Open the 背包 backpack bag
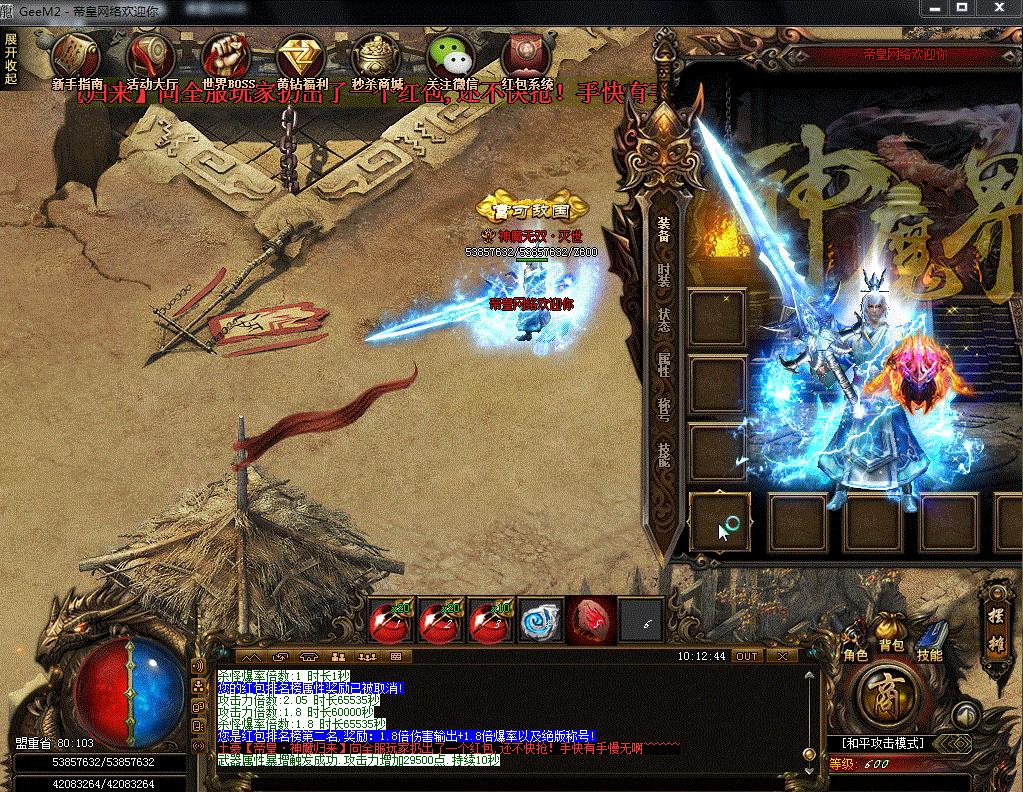 click(x=890, y=634)
